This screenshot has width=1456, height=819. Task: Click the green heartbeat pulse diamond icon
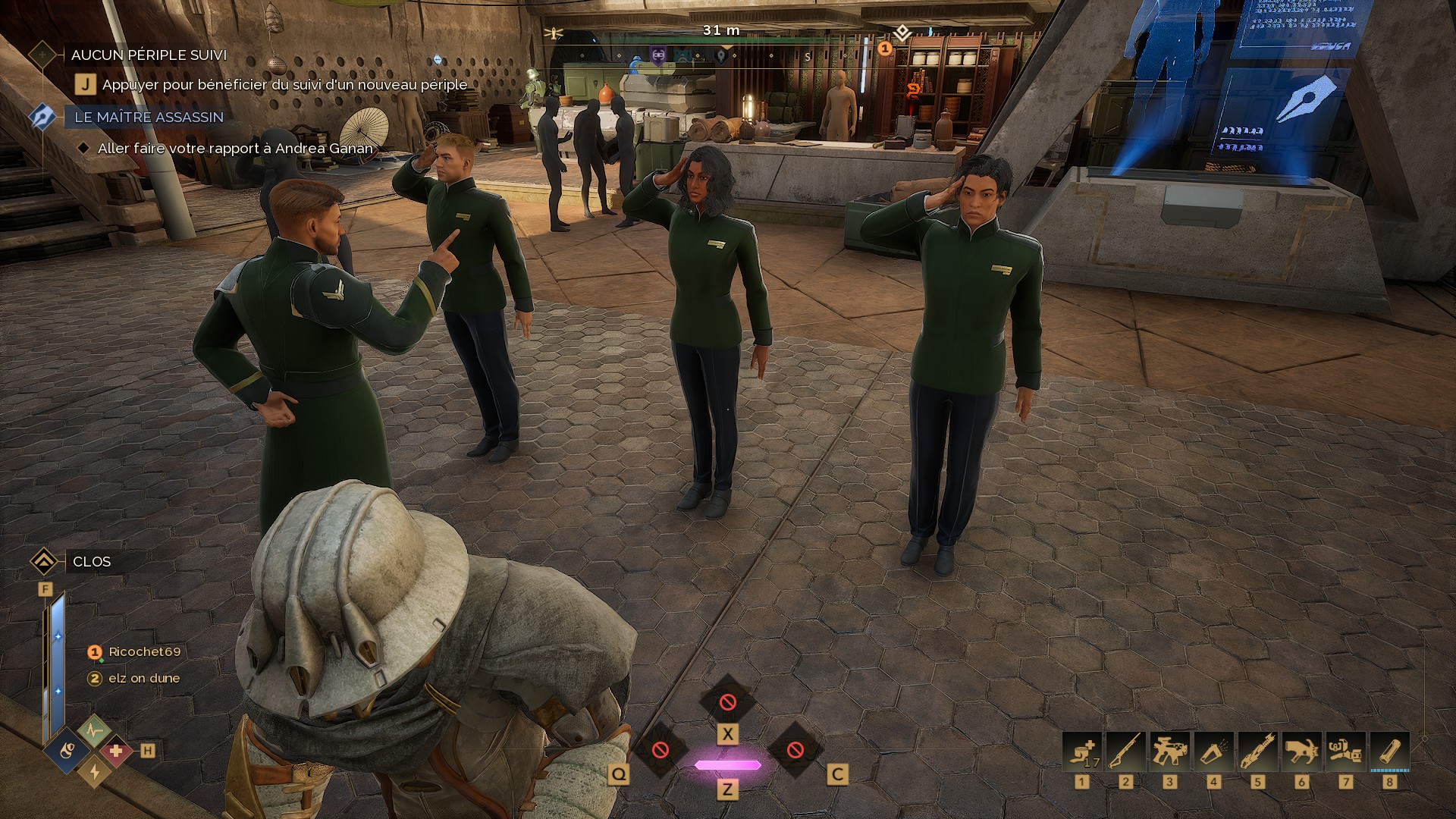coord(94,732)
